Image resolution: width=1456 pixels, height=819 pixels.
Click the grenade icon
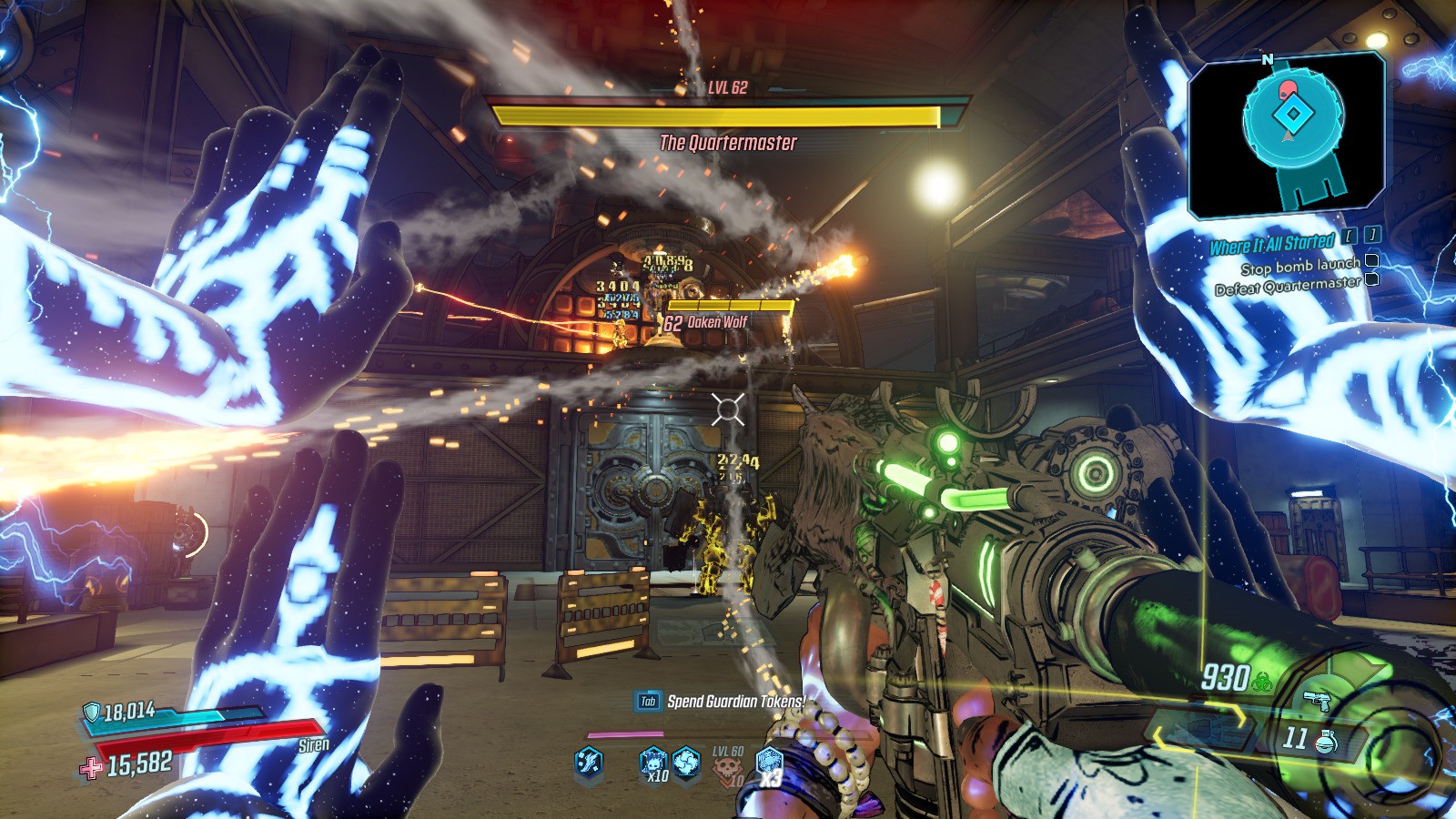point(1326,741)
